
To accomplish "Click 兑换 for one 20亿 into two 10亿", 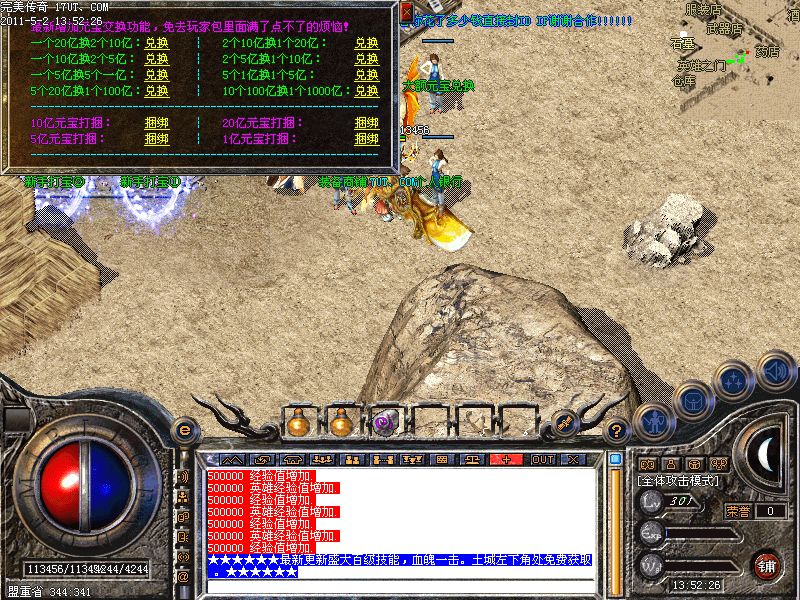I will (x=156, y=44).
